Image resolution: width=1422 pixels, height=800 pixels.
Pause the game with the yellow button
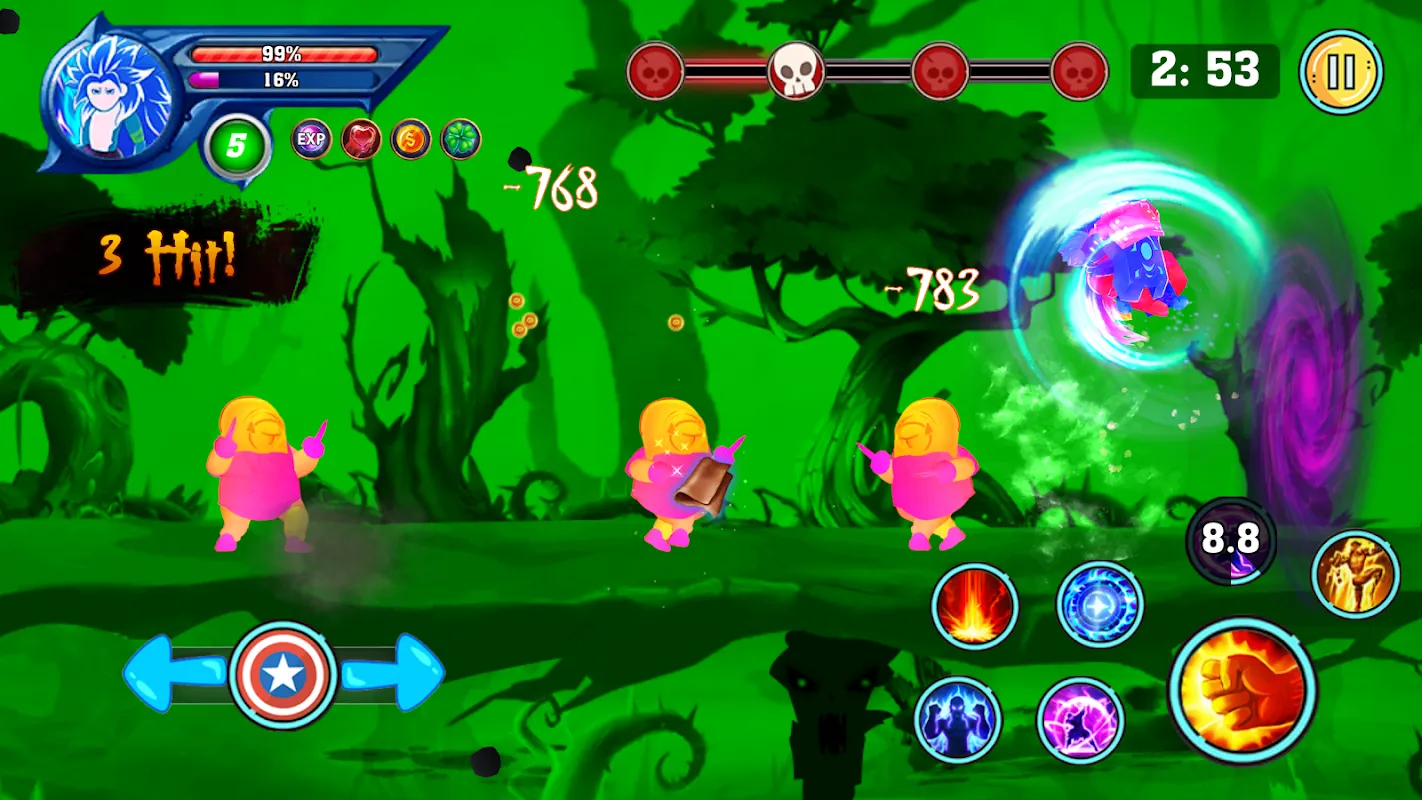[1340, 72]
